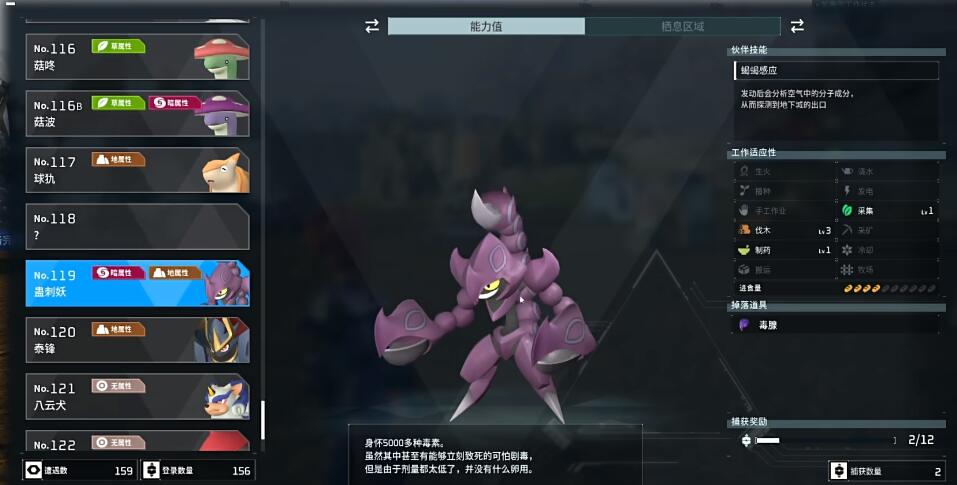Choose No.117 球犰 from the list

pyautogui.click(x=137, y=170)
